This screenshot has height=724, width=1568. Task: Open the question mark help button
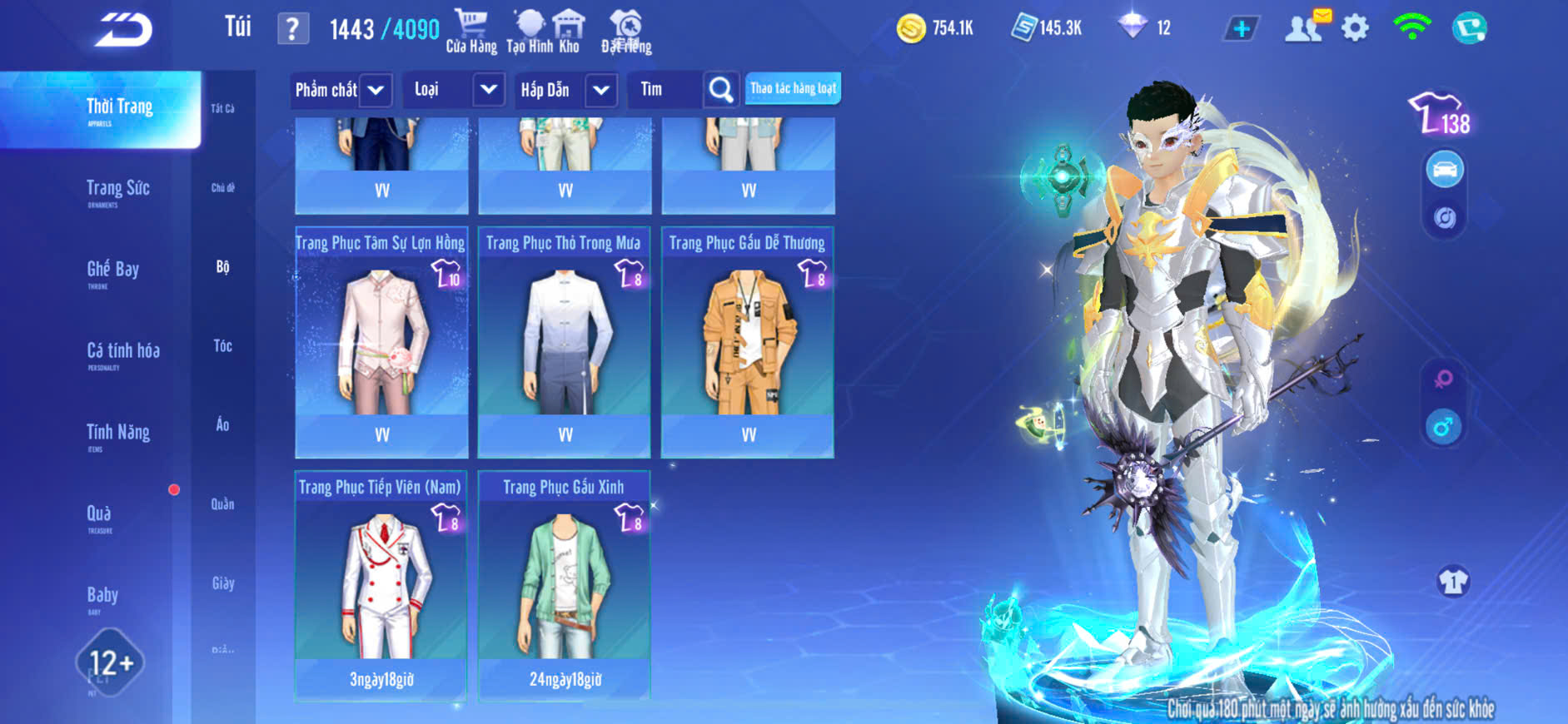pyautogui.click(x=292, y=29)
